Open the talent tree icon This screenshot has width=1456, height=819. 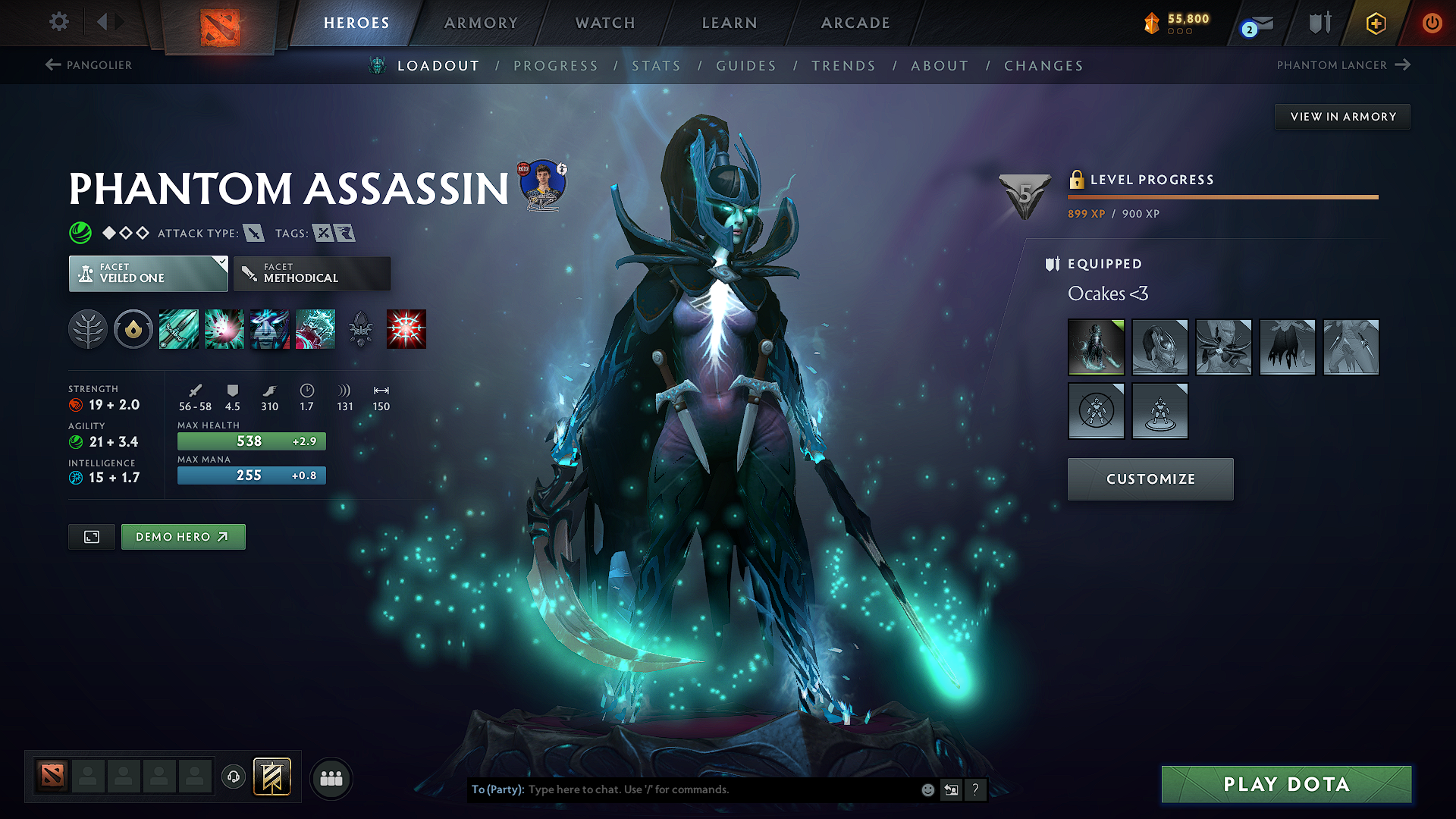[88, 328]
